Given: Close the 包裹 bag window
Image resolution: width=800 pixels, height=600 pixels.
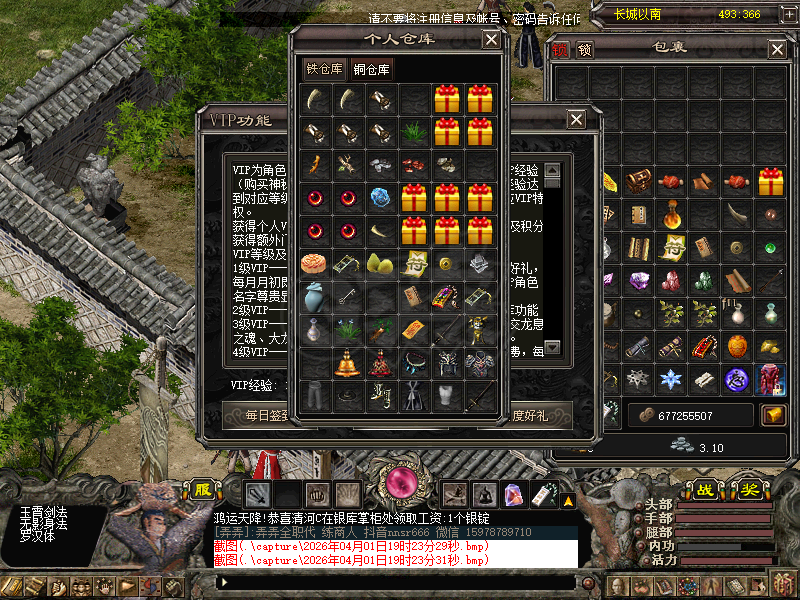Looking at the screenshot, I should [x=777, y=49].
